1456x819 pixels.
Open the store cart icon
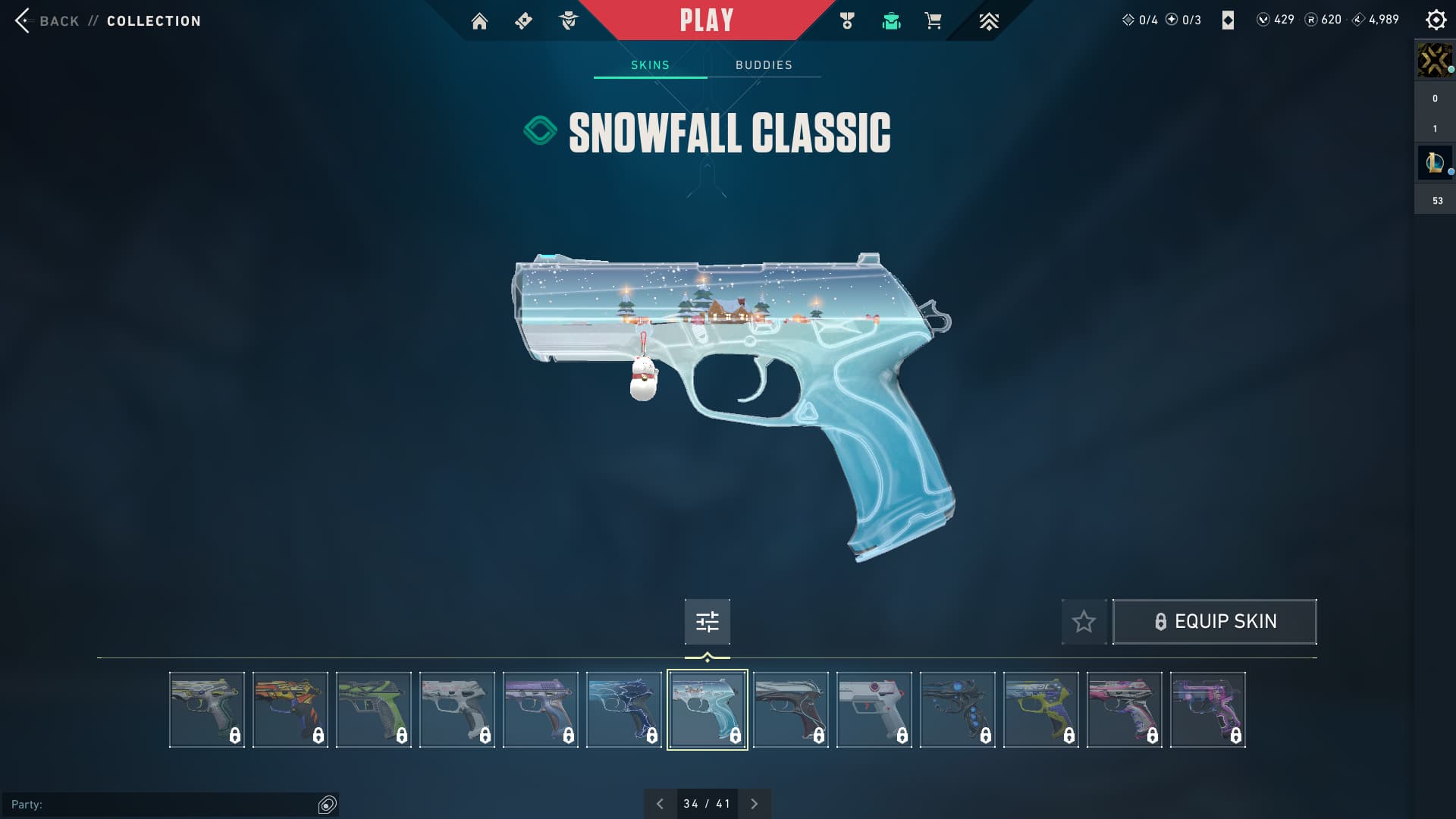point(933,21)
